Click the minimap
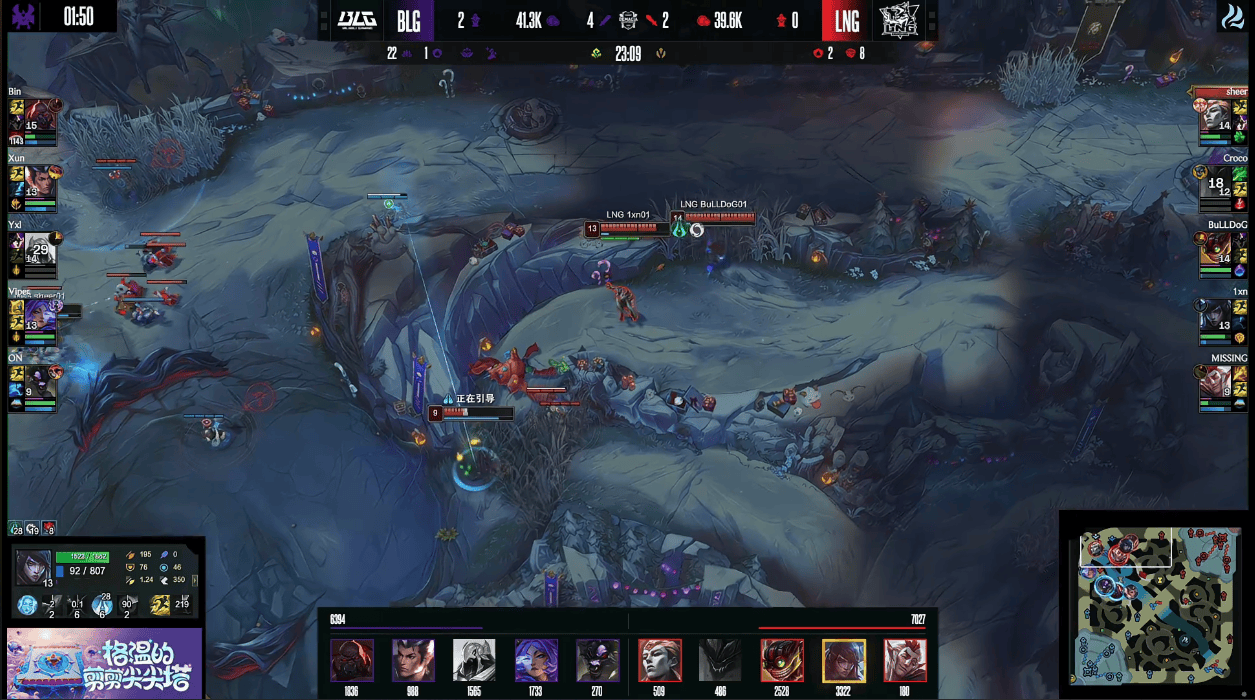Image resolution: width=1255 pixels, height=700 pixels. click(1156, 605)
